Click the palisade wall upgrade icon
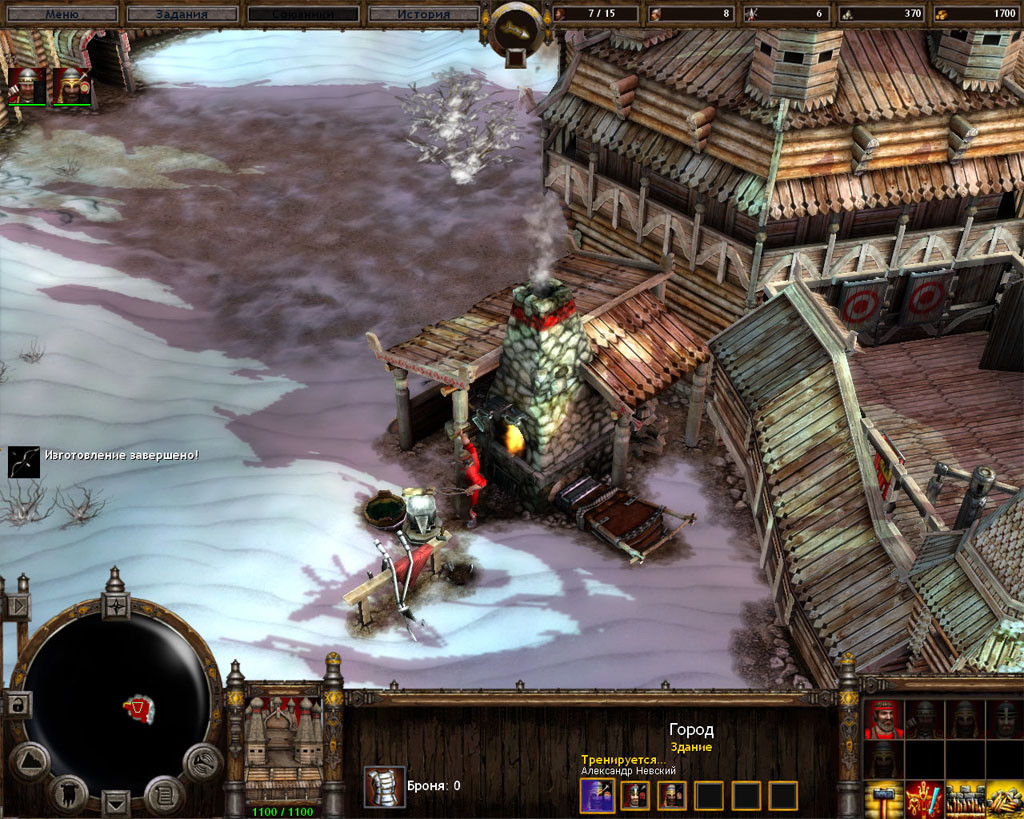 point(964,799)
